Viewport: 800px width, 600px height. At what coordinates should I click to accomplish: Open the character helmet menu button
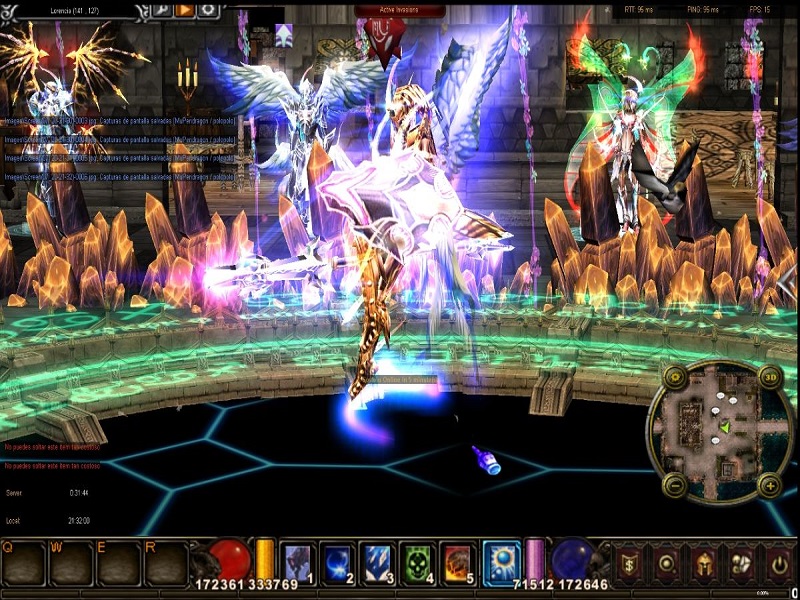[x=704, y=562]
